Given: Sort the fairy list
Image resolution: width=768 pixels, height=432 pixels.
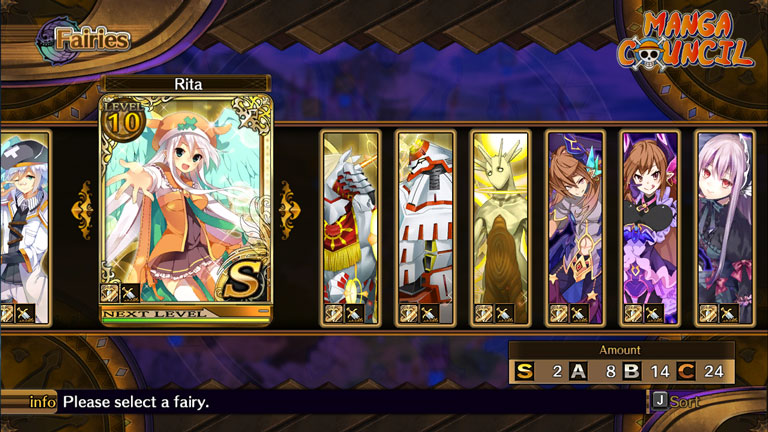Looking at the screenshot, I should point(677,401).
